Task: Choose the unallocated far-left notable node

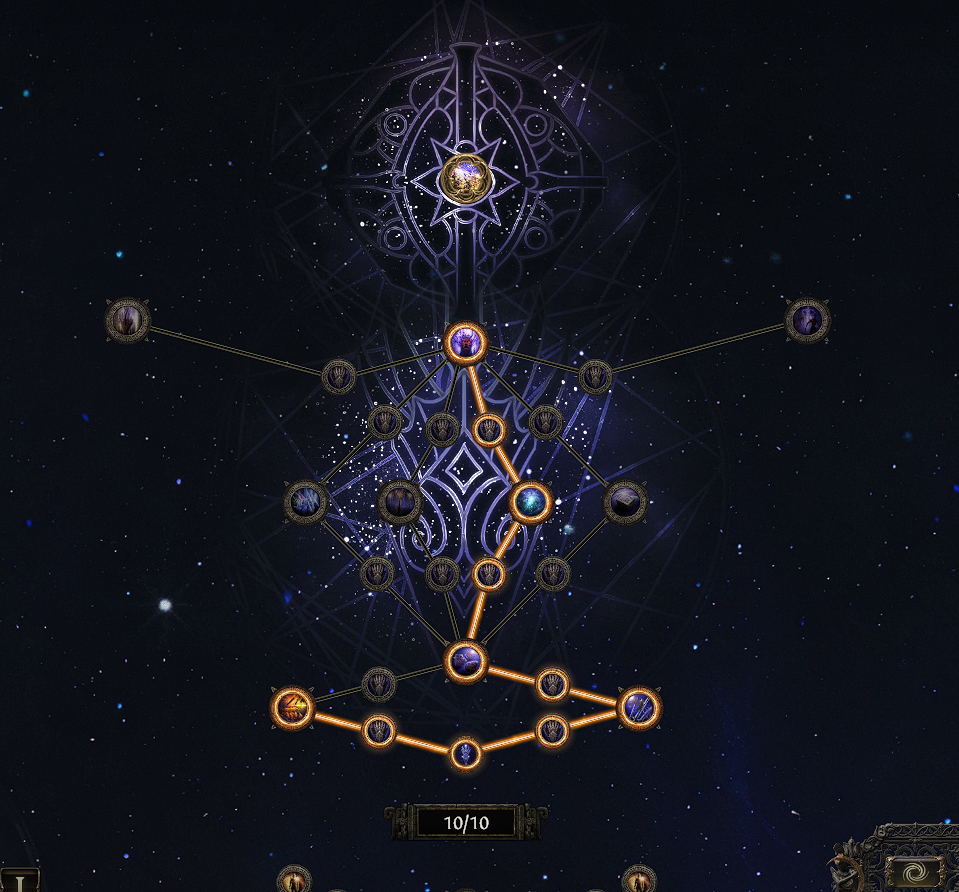Action: (x=128, y=321)
